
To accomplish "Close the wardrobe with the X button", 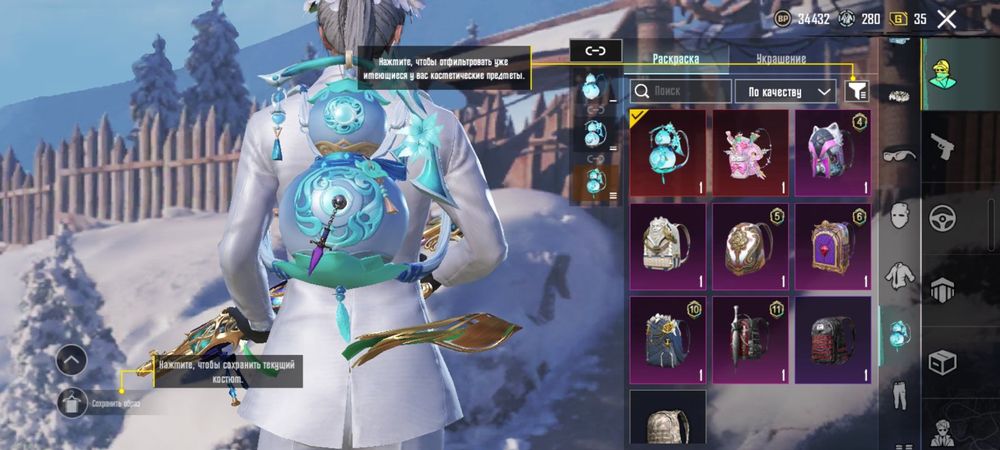I will pyautogui.click(x=946, y=19).
